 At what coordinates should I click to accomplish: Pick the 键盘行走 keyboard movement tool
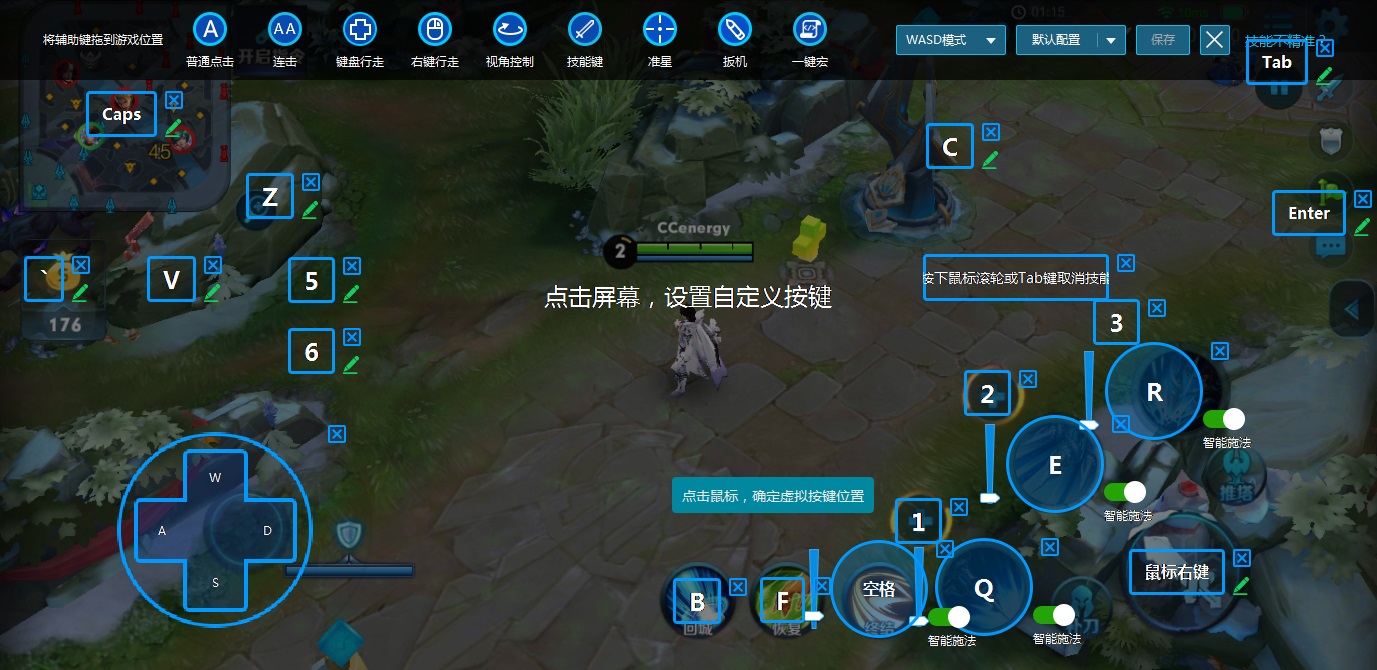(x=360, y=30)
